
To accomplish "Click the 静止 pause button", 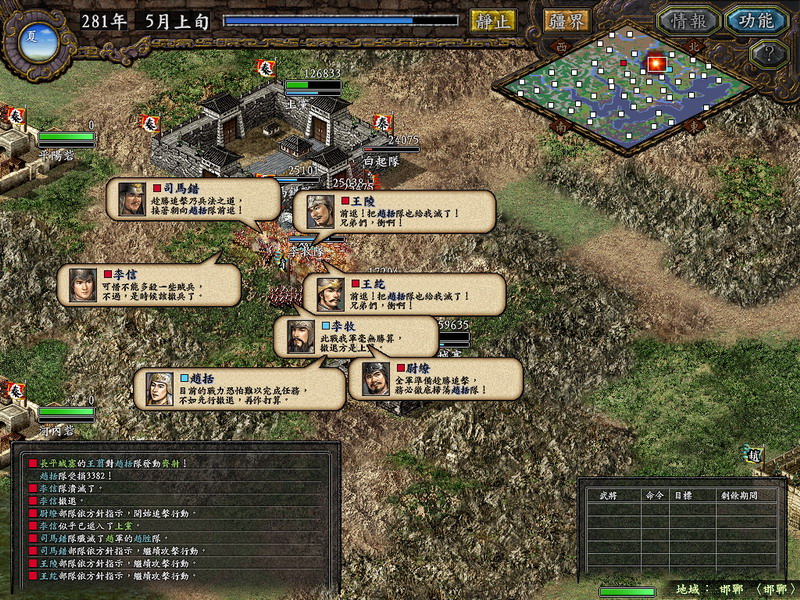I will [492, 20].
